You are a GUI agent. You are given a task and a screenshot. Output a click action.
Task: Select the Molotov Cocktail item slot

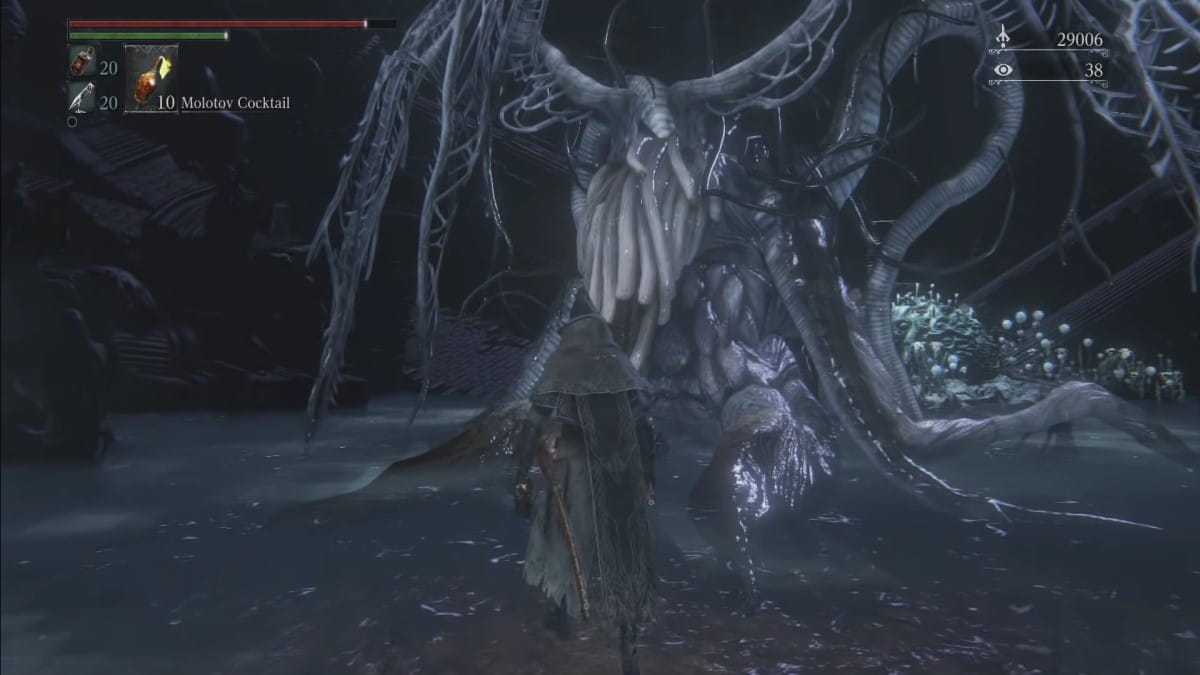(x=151, y=79)
